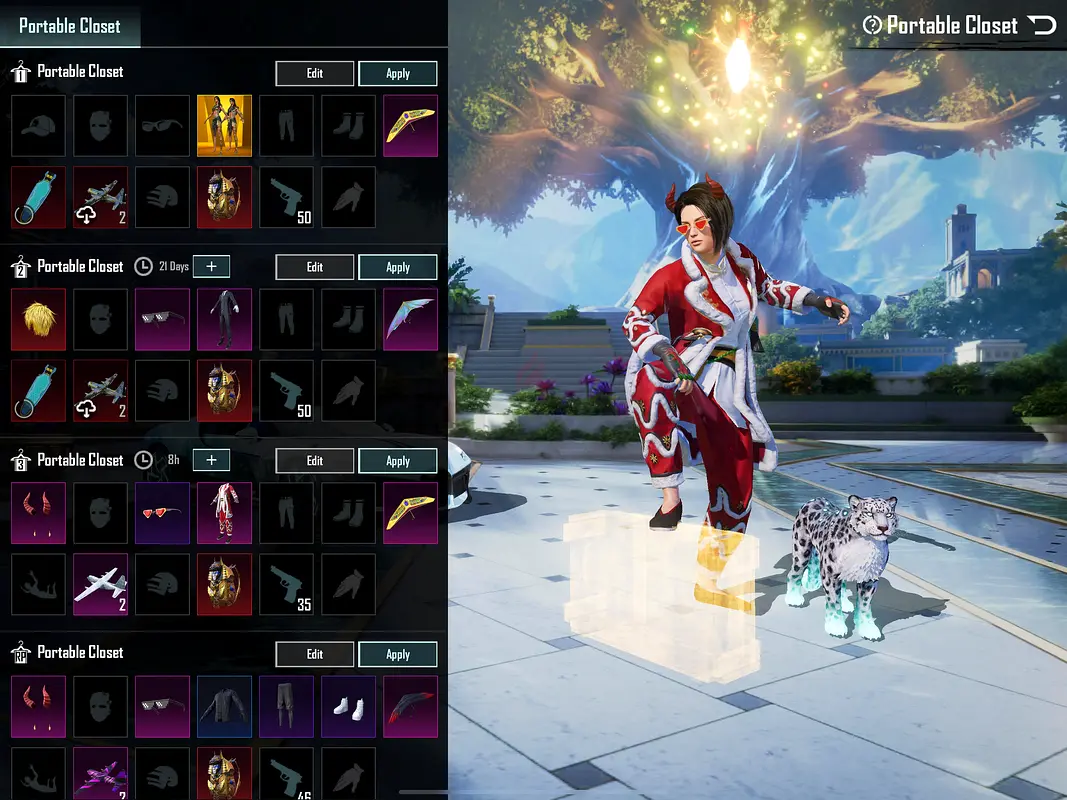Select the red santa outfit slot
This screenshot has height=800, width=1067.
tap(224, 514)
